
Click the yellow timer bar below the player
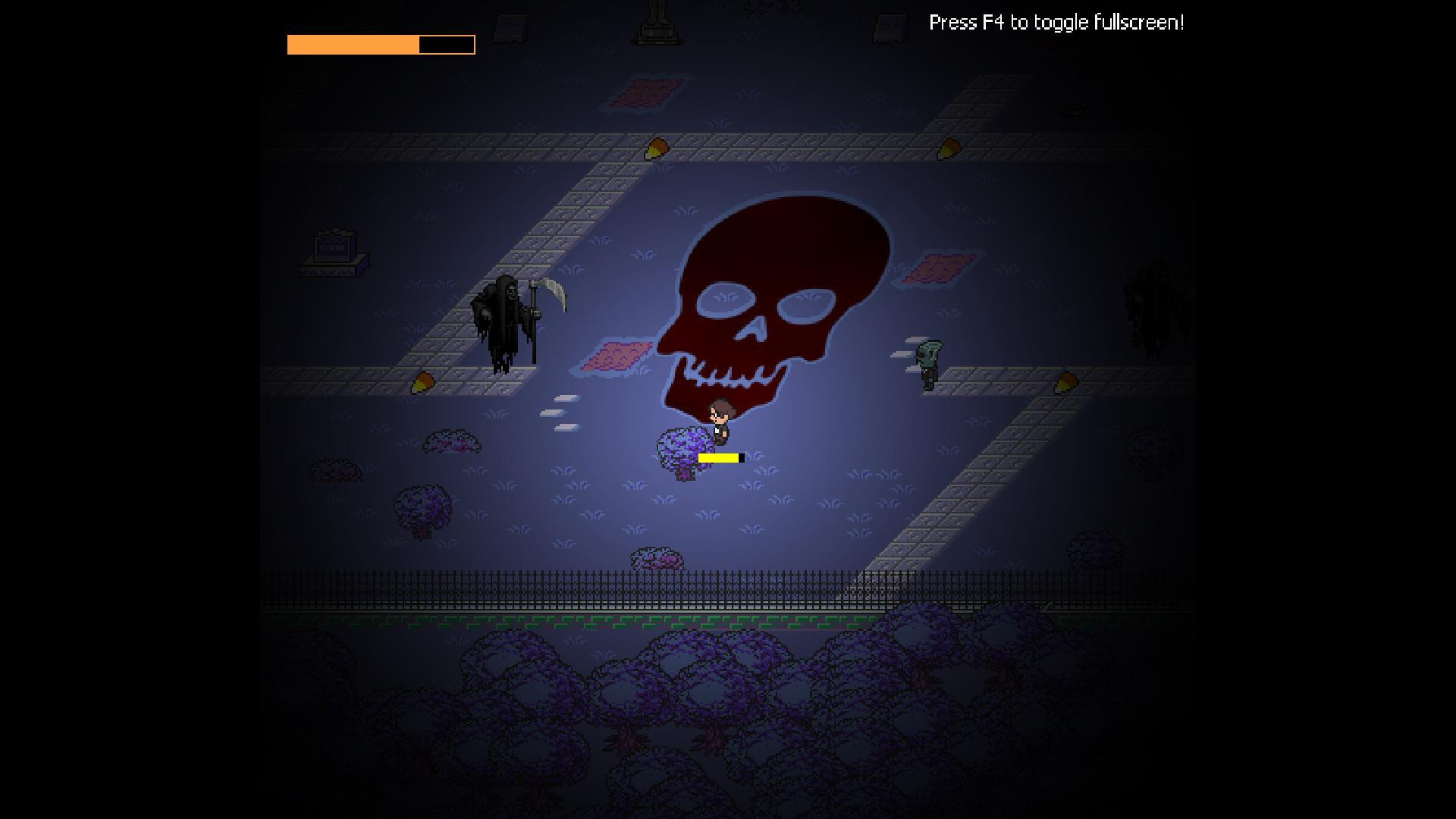pos(719,457)
